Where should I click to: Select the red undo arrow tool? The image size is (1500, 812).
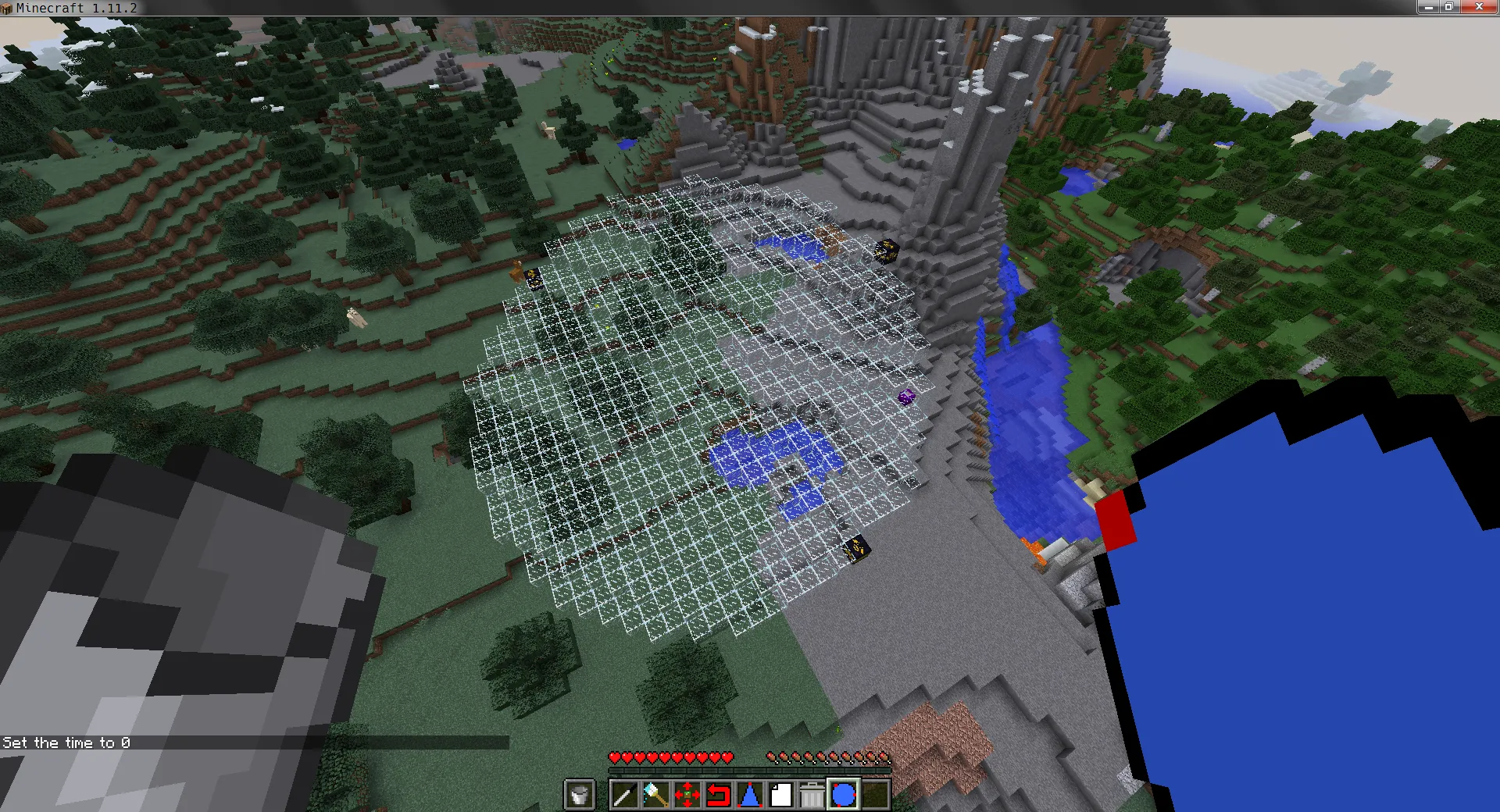click(x=720, y=794)
